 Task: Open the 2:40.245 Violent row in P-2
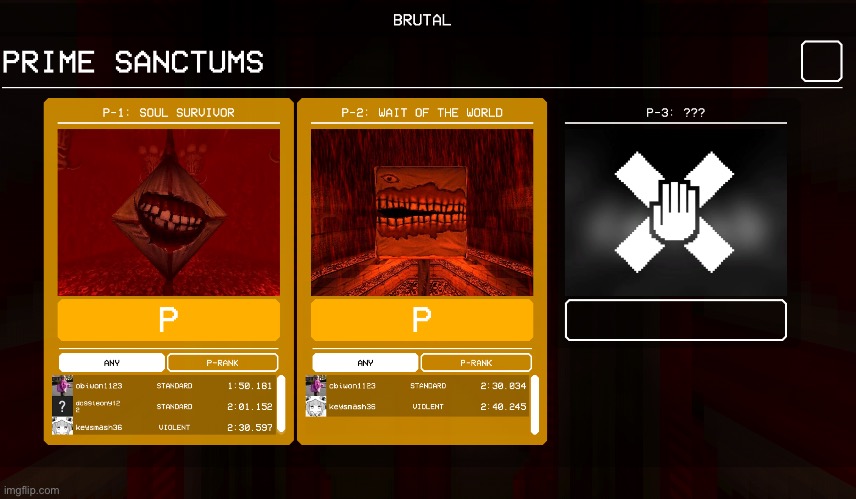[x=415, y=407]
